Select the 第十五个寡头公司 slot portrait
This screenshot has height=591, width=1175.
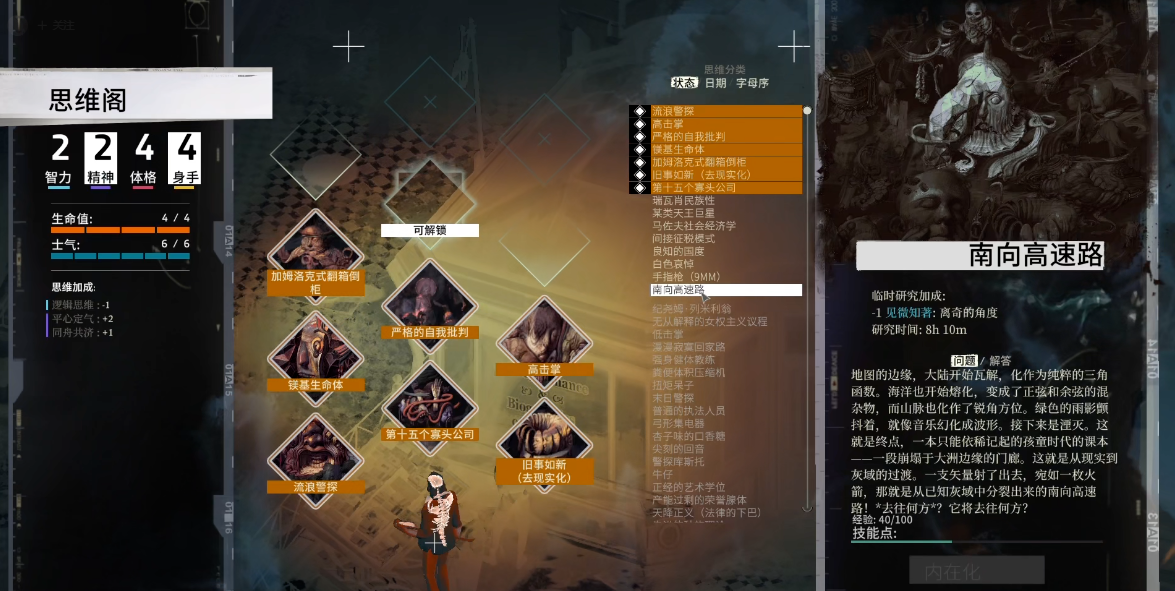pos(429,398)
